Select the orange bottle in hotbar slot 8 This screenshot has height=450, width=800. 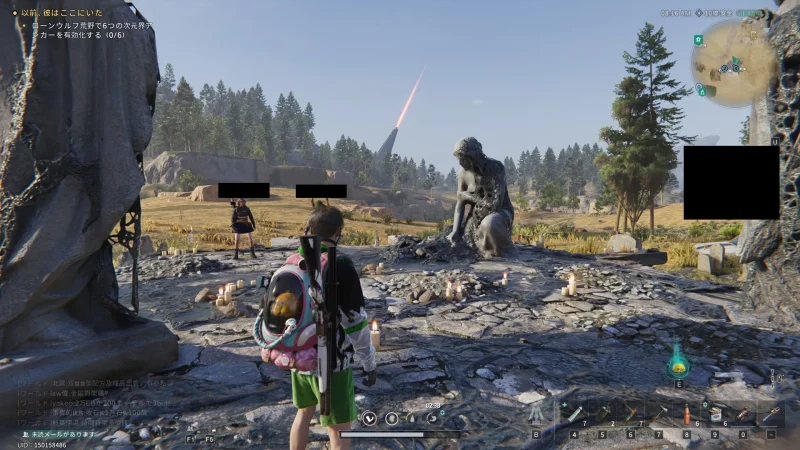point(687,414)
